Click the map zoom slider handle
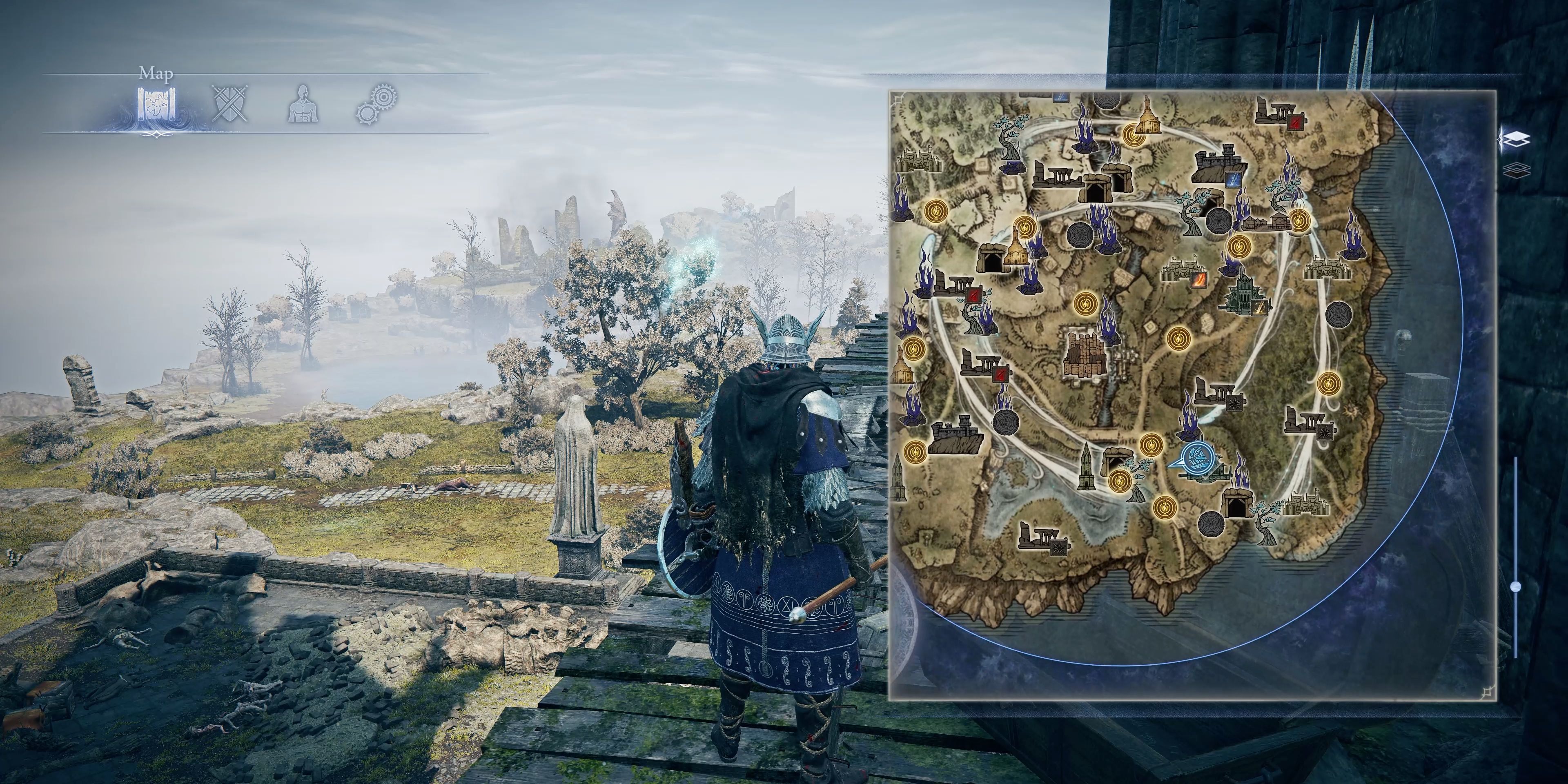 point(1516,587)
